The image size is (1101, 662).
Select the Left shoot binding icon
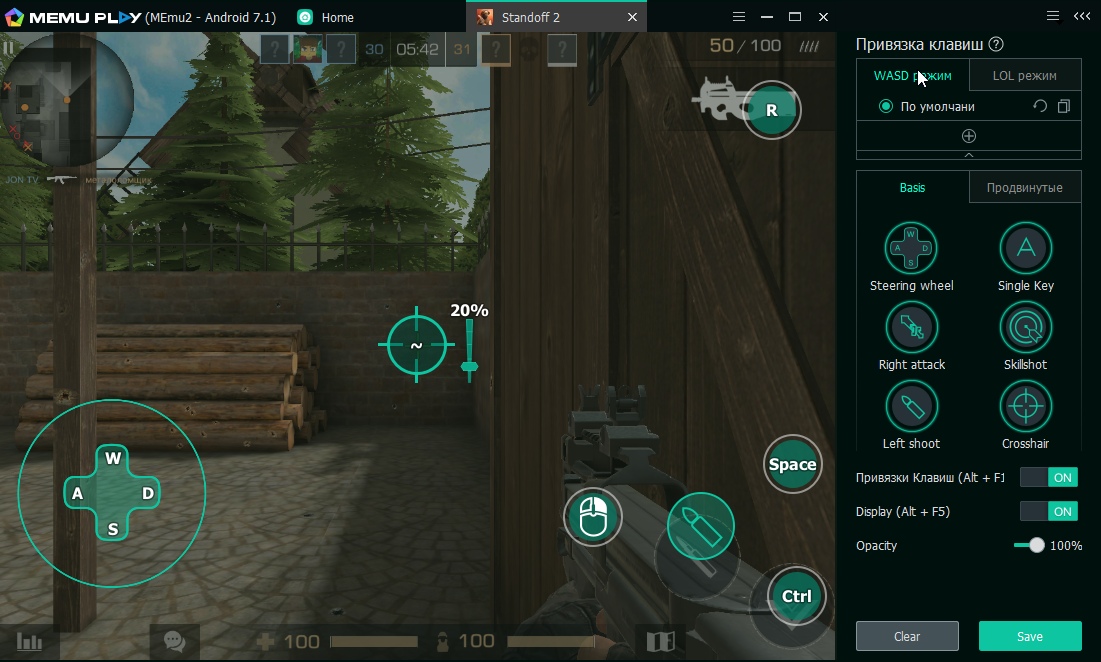click(911, 406)
